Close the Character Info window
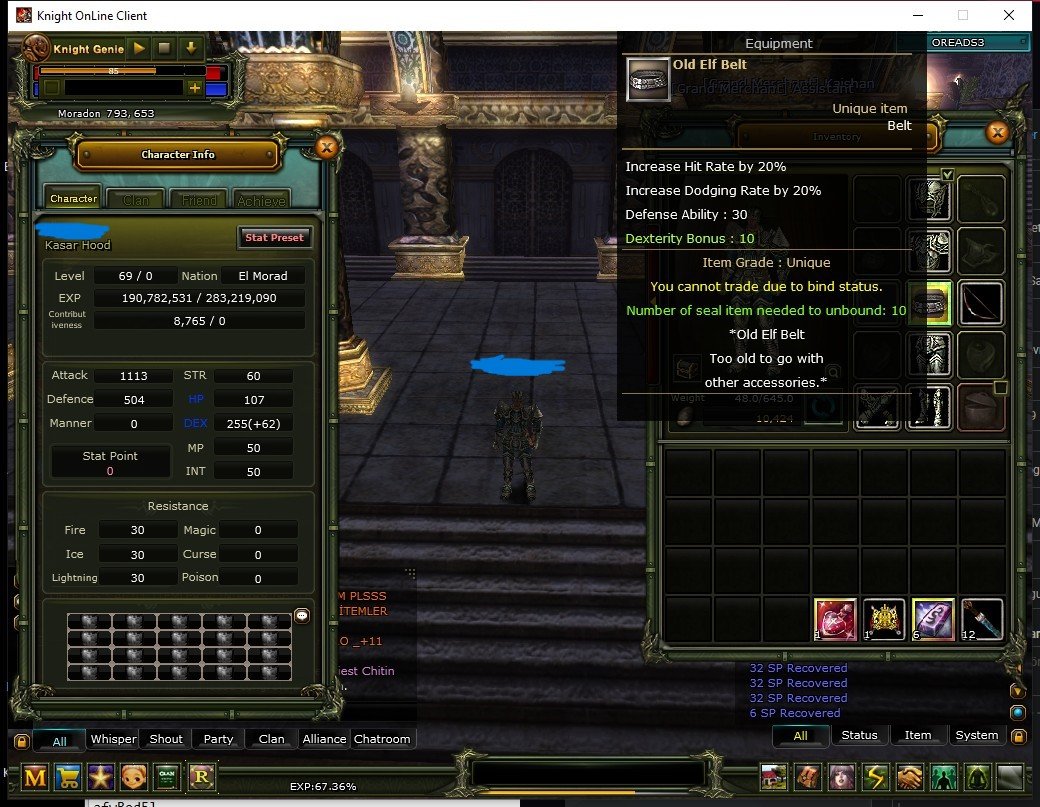Viewport: 1040px width, 807px height. pos(325,148)
